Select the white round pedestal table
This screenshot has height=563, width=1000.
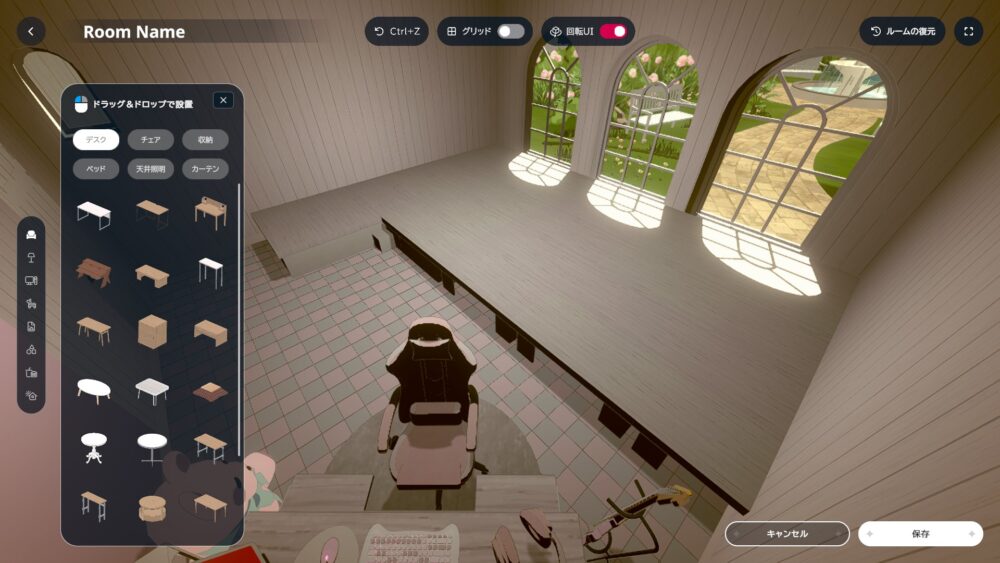tap(94, 446)
